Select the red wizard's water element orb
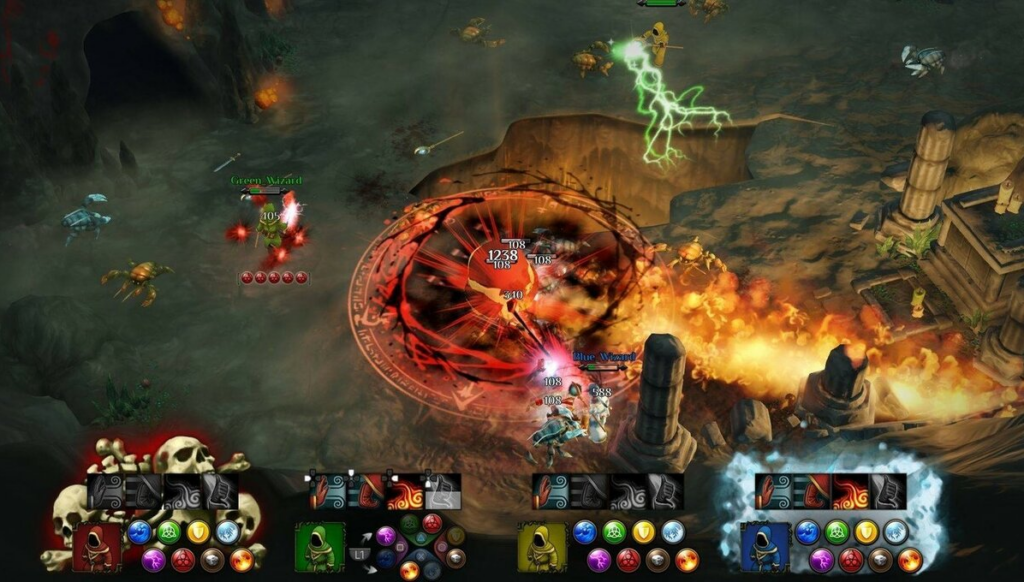The width and height of the screenshot is (1024, 582). pos(140,531)
